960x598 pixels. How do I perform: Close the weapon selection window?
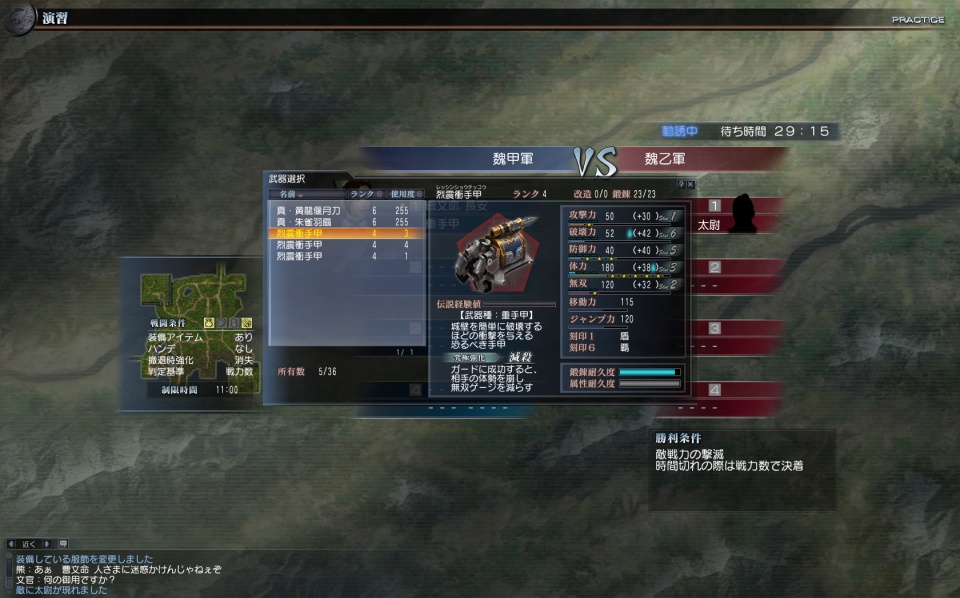[690, 185]
